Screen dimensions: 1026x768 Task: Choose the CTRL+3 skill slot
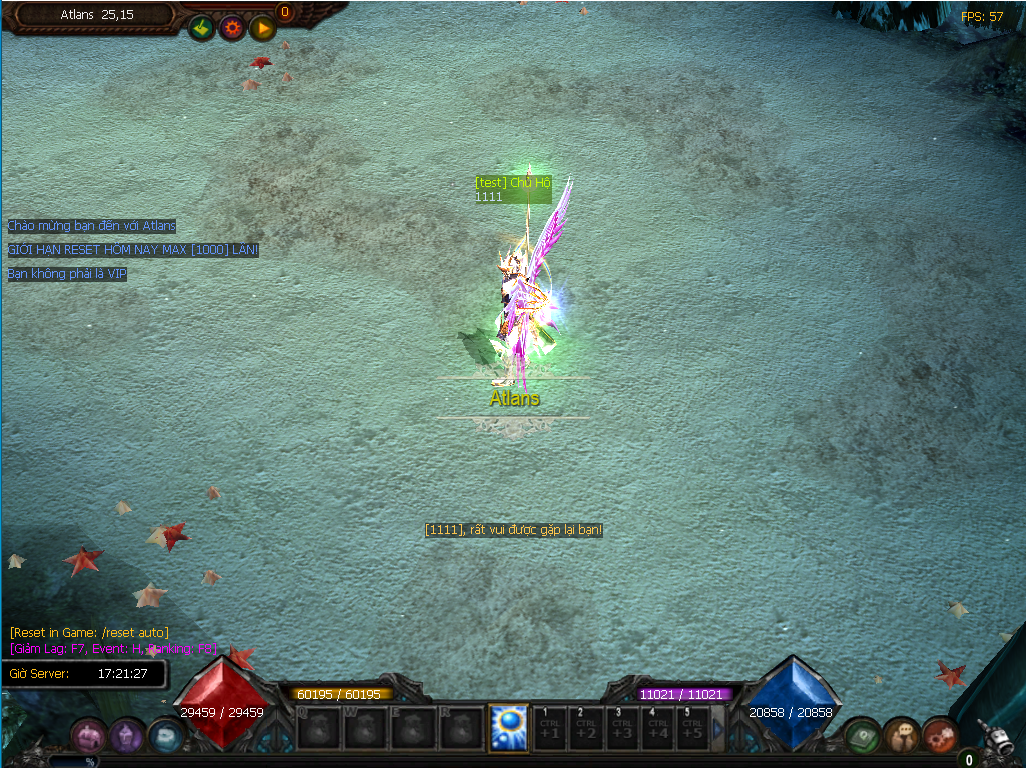[622, 727]
